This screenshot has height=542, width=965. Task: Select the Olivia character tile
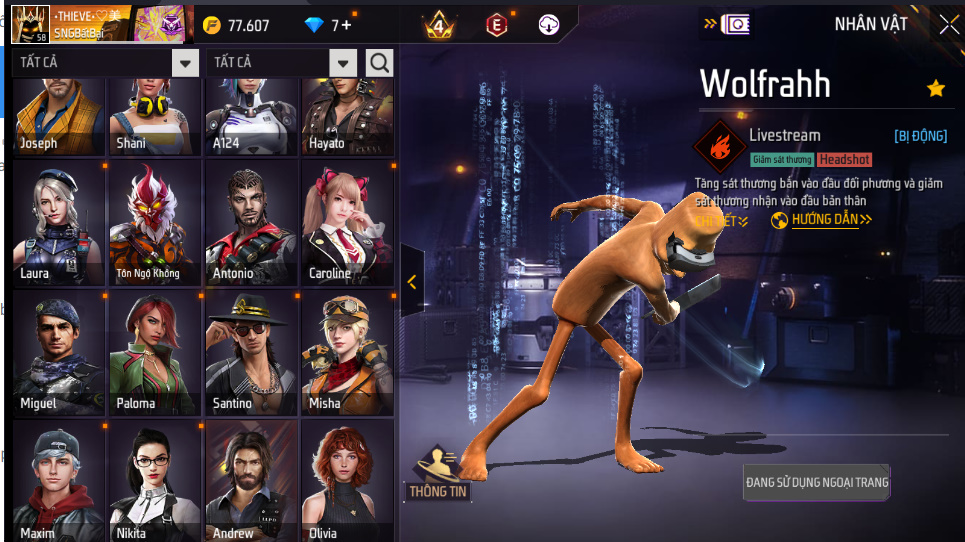(348, 482)
